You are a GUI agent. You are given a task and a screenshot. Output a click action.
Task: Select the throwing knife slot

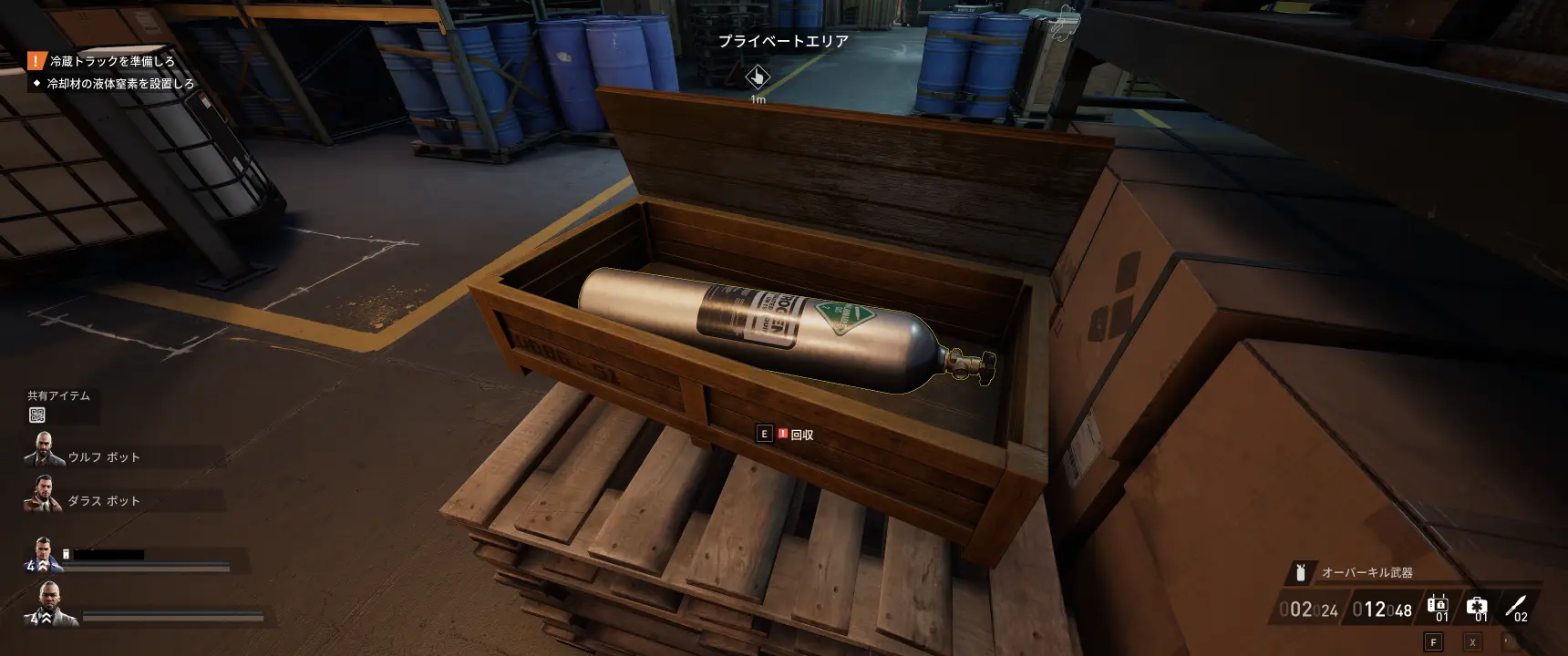click(x=1515, y=606)
